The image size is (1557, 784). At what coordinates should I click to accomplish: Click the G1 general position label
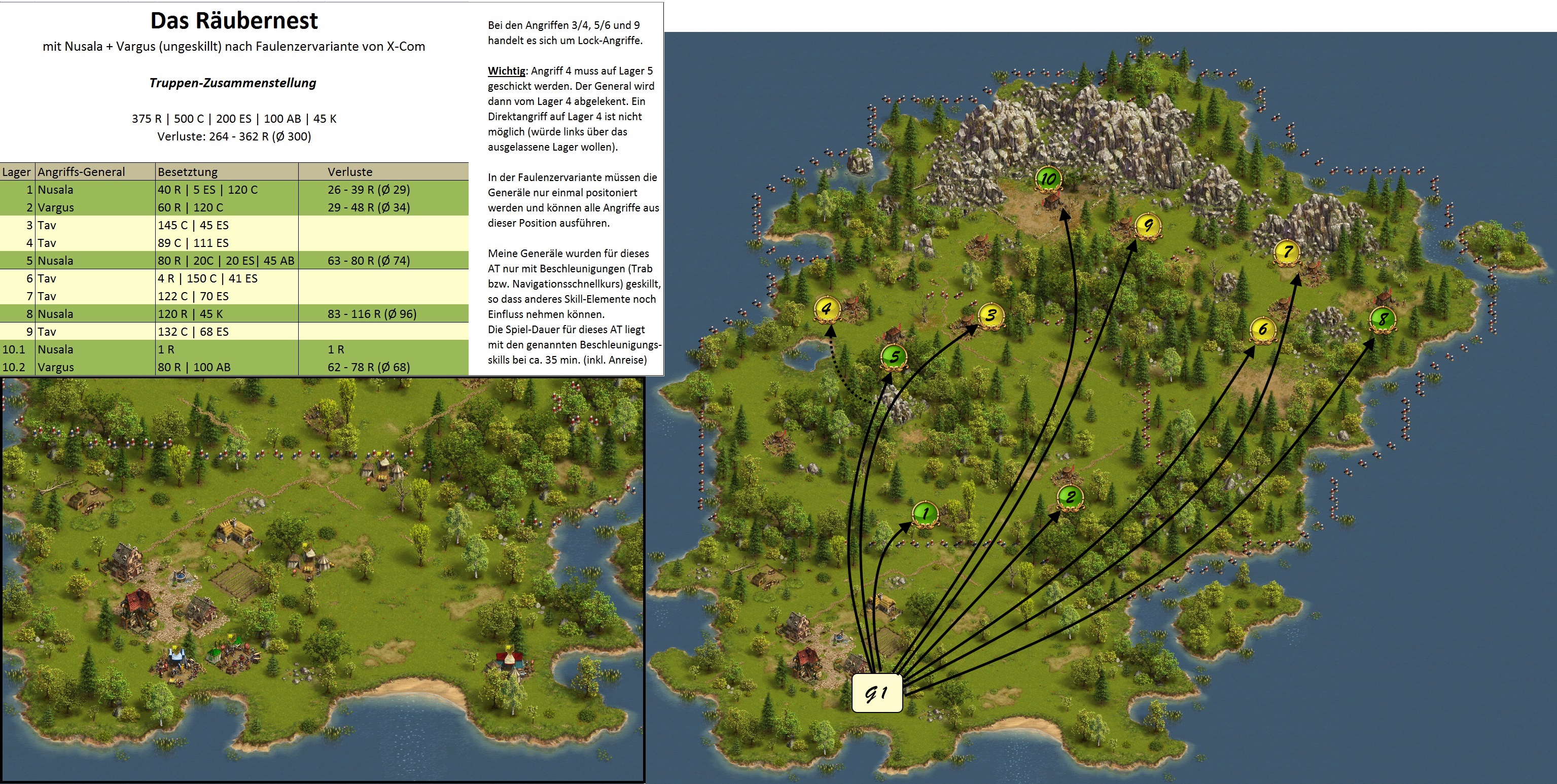coord(876,693)
